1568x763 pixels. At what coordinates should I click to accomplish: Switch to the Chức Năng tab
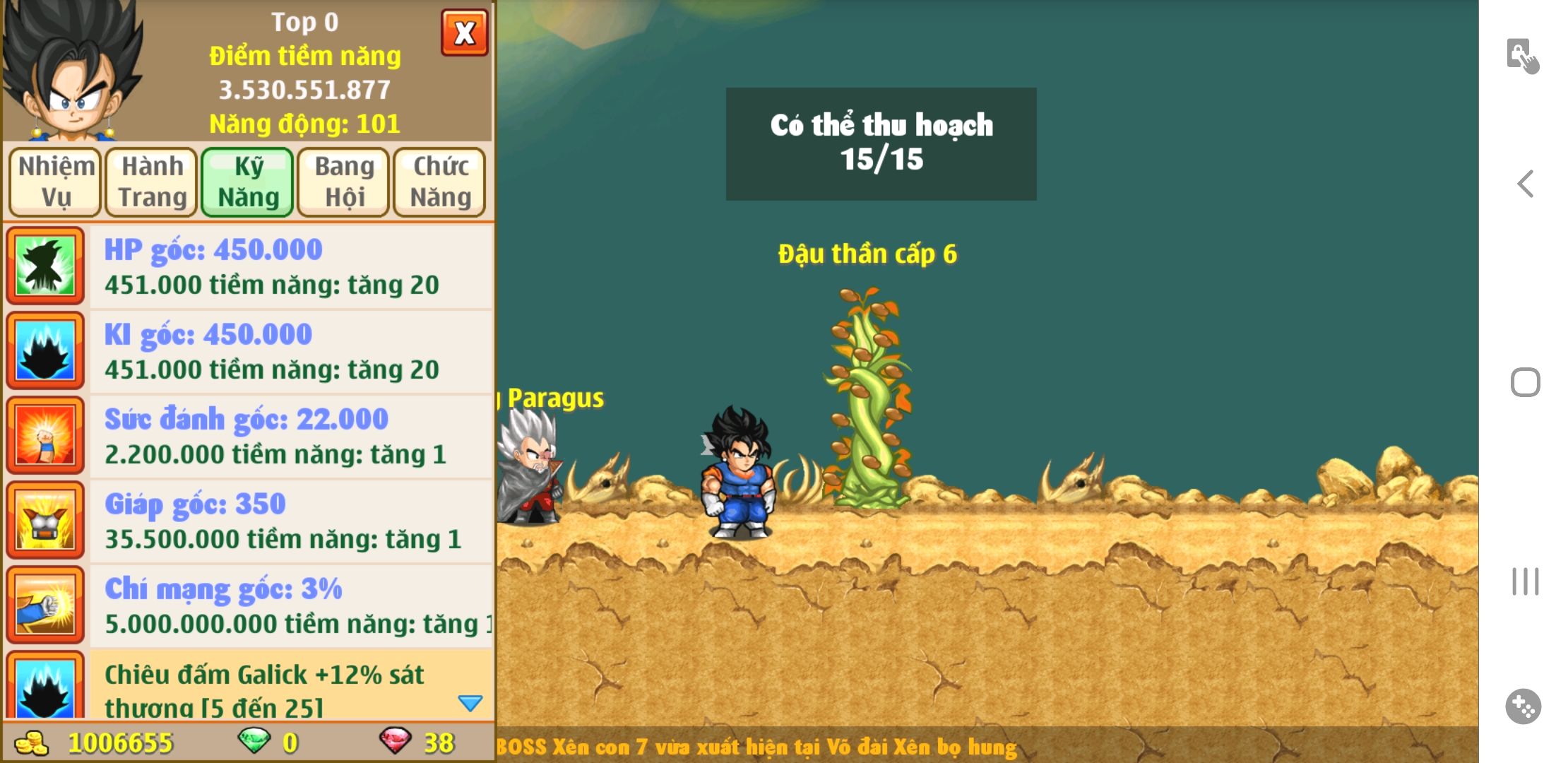440,182
